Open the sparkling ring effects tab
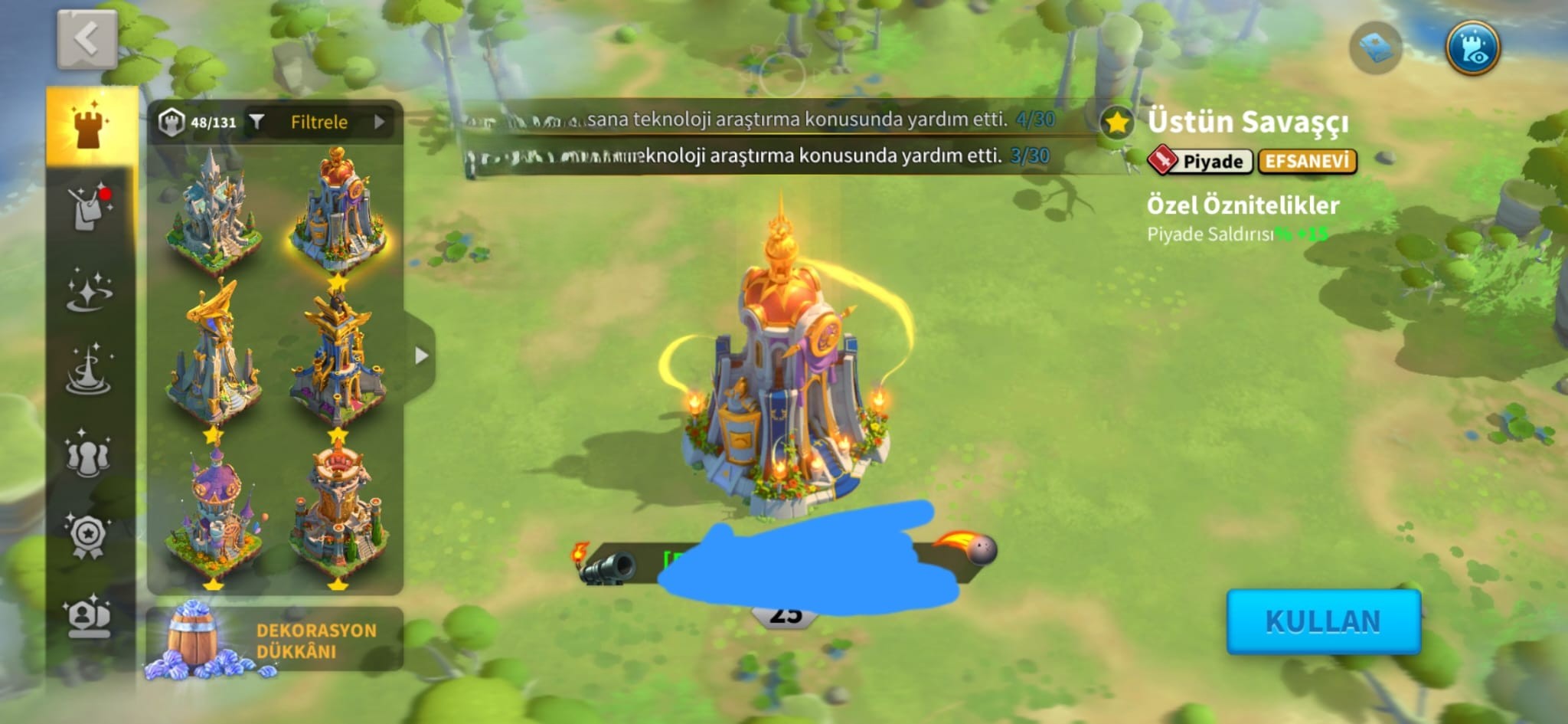Image resolution: width=1568 pixels, height=724 pixels. 90,291
